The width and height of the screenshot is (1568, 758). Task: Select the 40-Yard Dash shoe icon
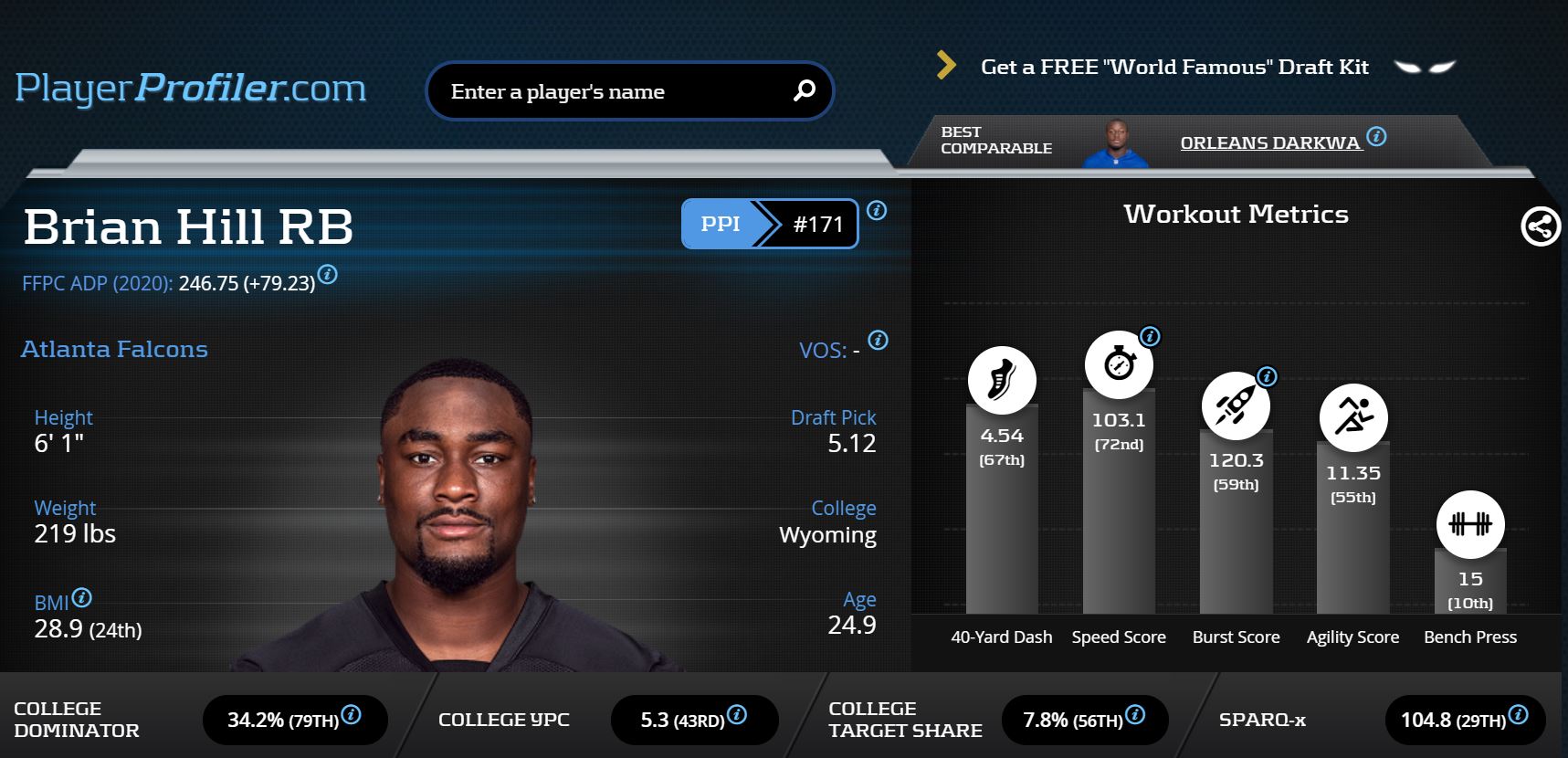[1002, 380]
